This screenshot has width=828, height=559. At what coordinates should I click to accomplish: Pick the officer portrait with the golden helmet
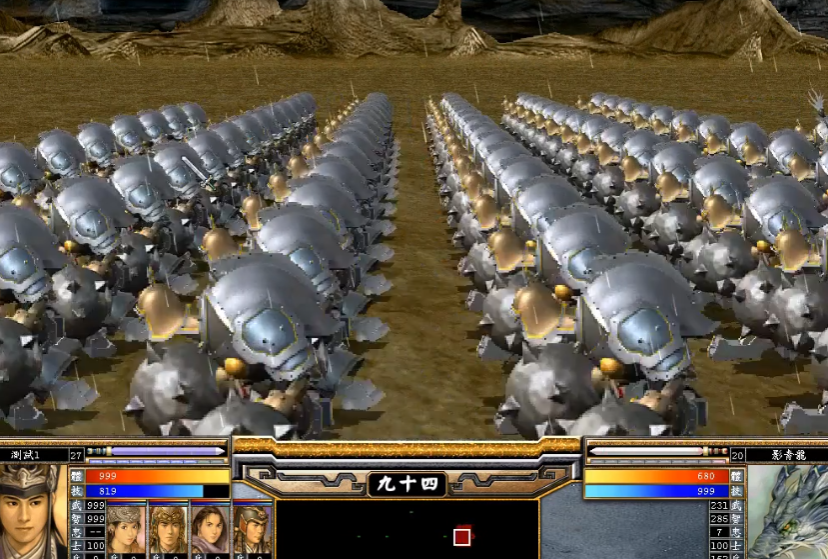pyautogui.click(x=168, y=530)
